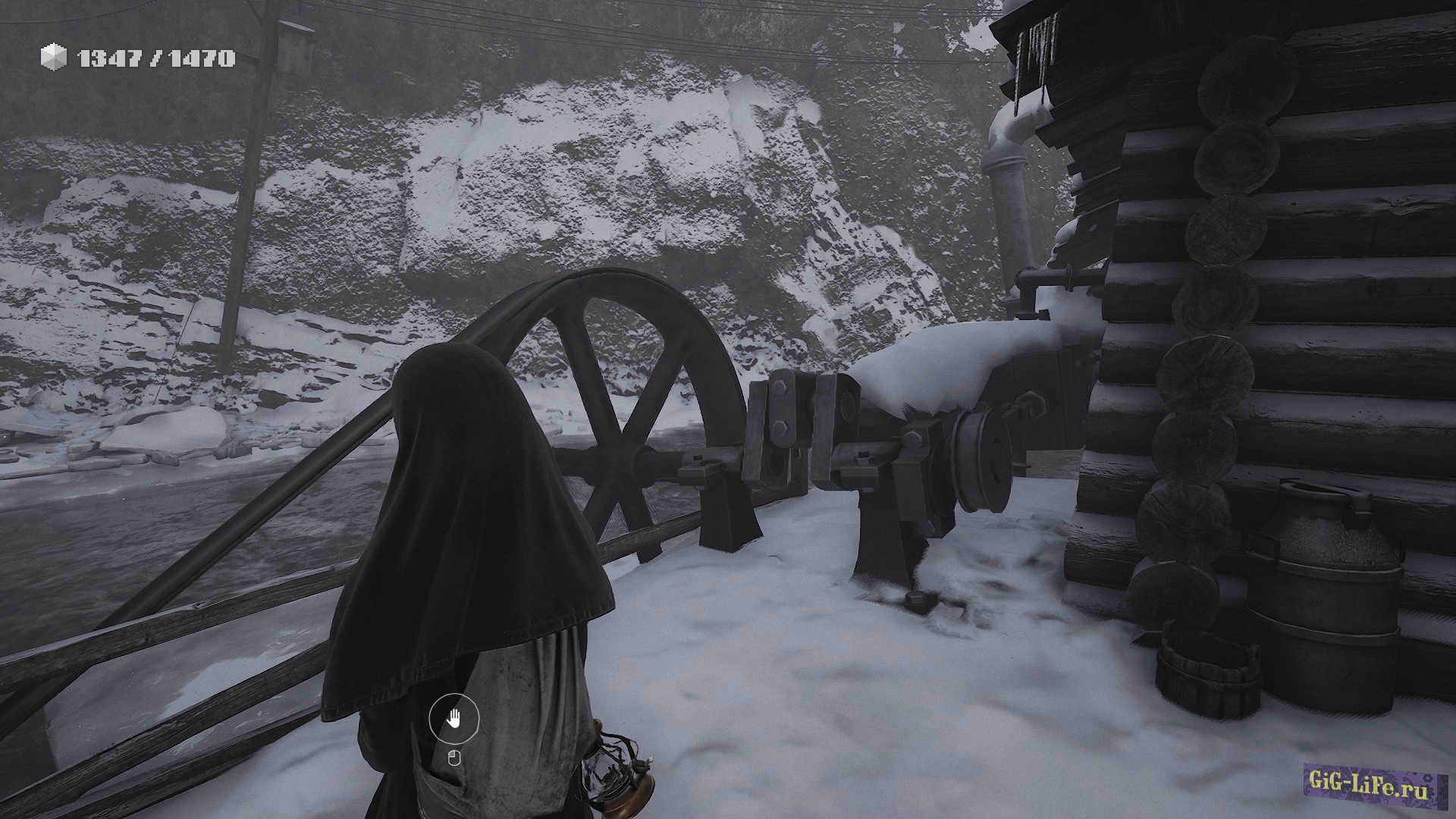The width and height of the screenshot is (1456, 819).
Task: Click the hand interaction icon
Action: pos(454,719)
